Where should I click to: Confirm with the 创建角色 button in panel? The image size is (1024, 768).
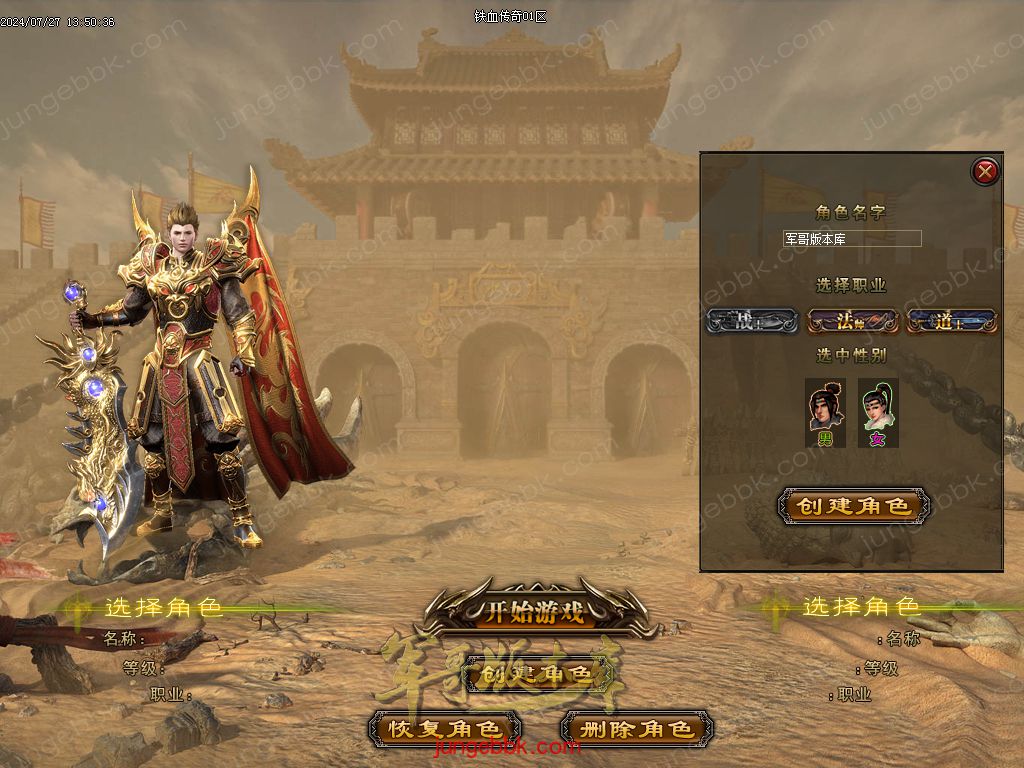[853, 506]
